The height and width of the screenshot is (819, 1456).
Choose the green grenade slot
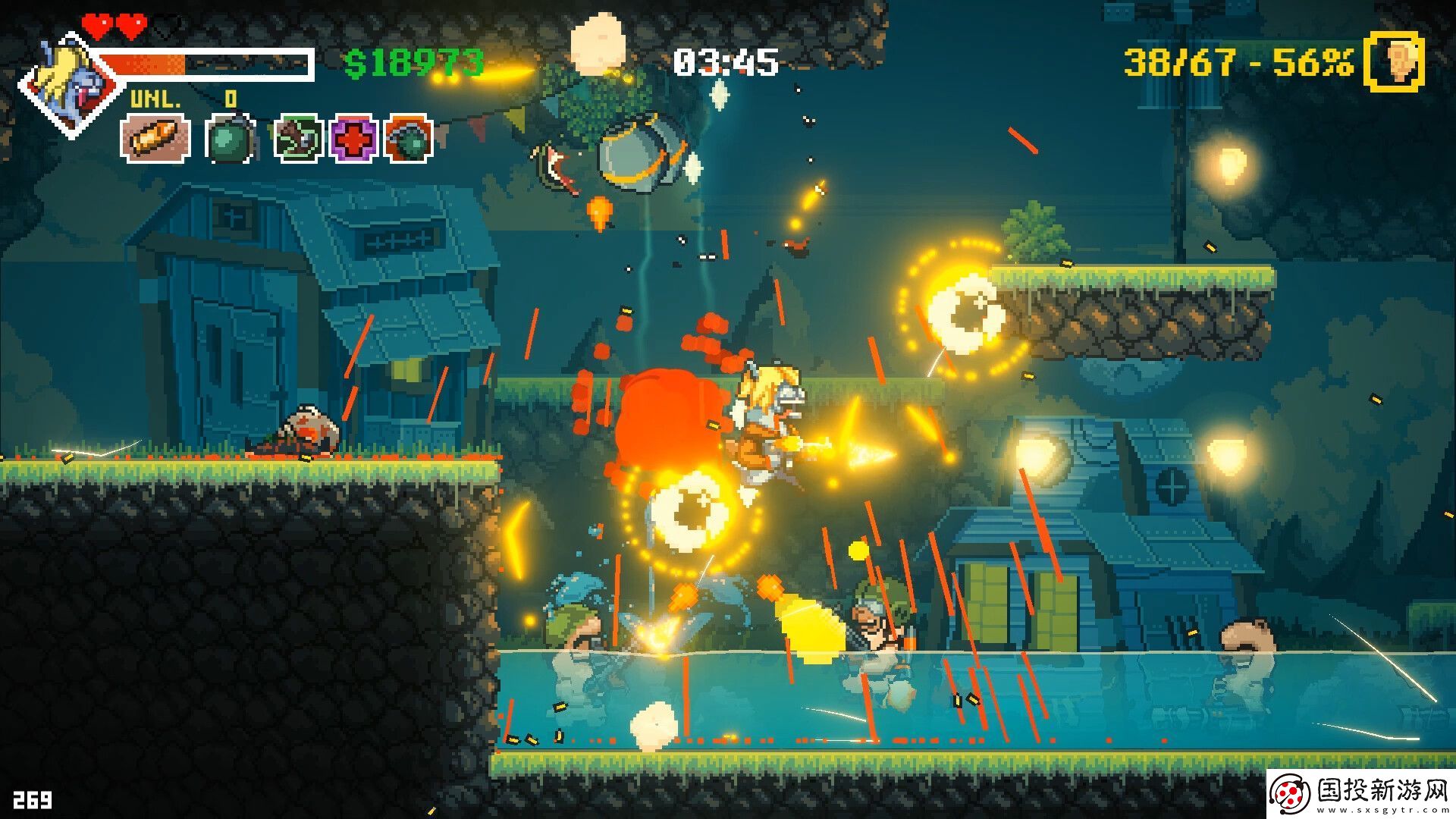click(230, 139)
